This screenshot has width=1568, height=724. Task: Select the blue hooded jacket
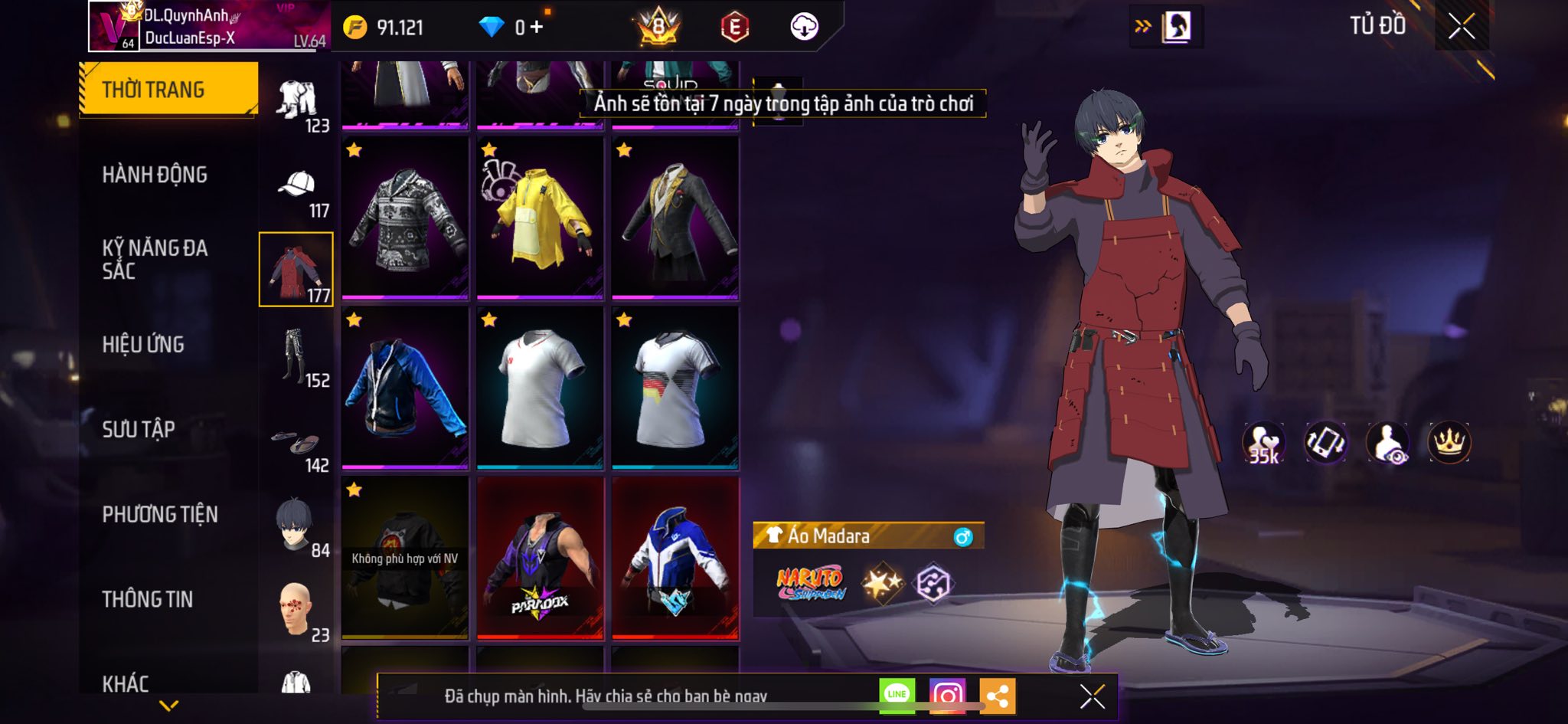coord(405,388)
